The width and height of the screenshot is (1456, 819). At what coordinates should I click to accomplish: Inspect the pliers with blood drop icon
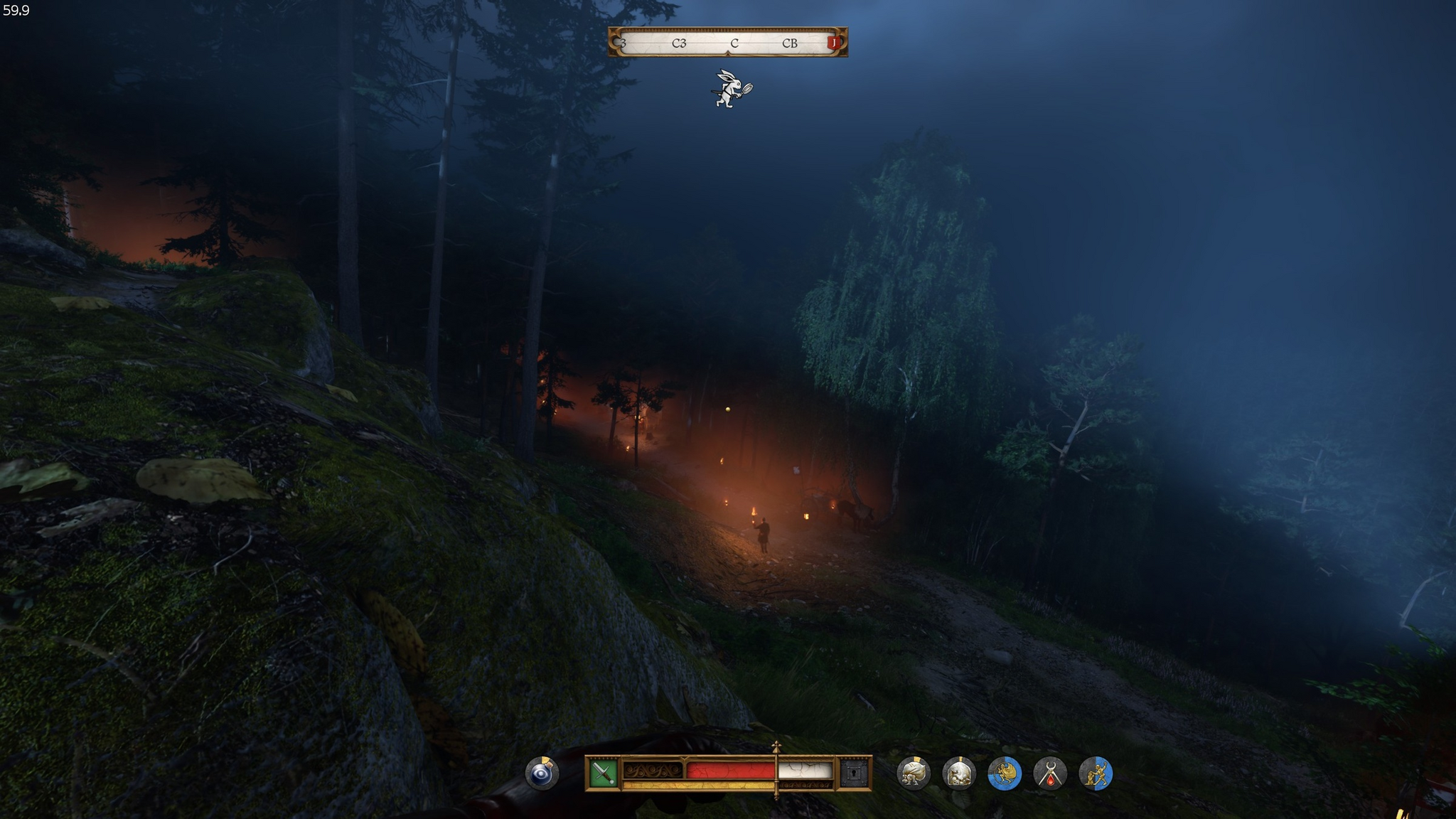[x=1050, y=773]
